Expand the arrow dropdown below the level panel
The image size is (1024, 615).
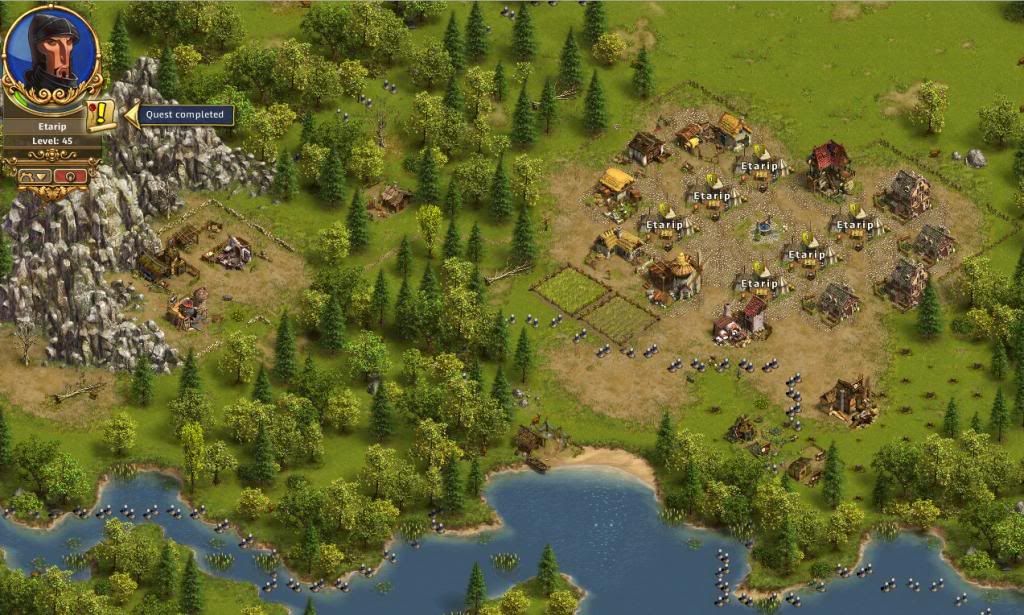[36, 176]
